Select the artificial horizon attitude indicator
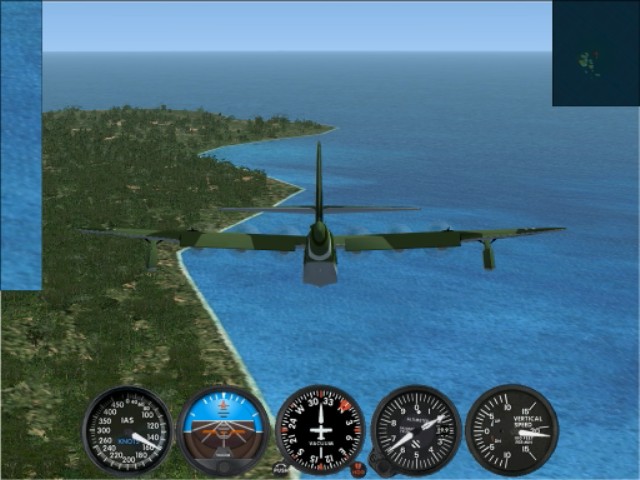640x480 pixels. tap(224, 430)
